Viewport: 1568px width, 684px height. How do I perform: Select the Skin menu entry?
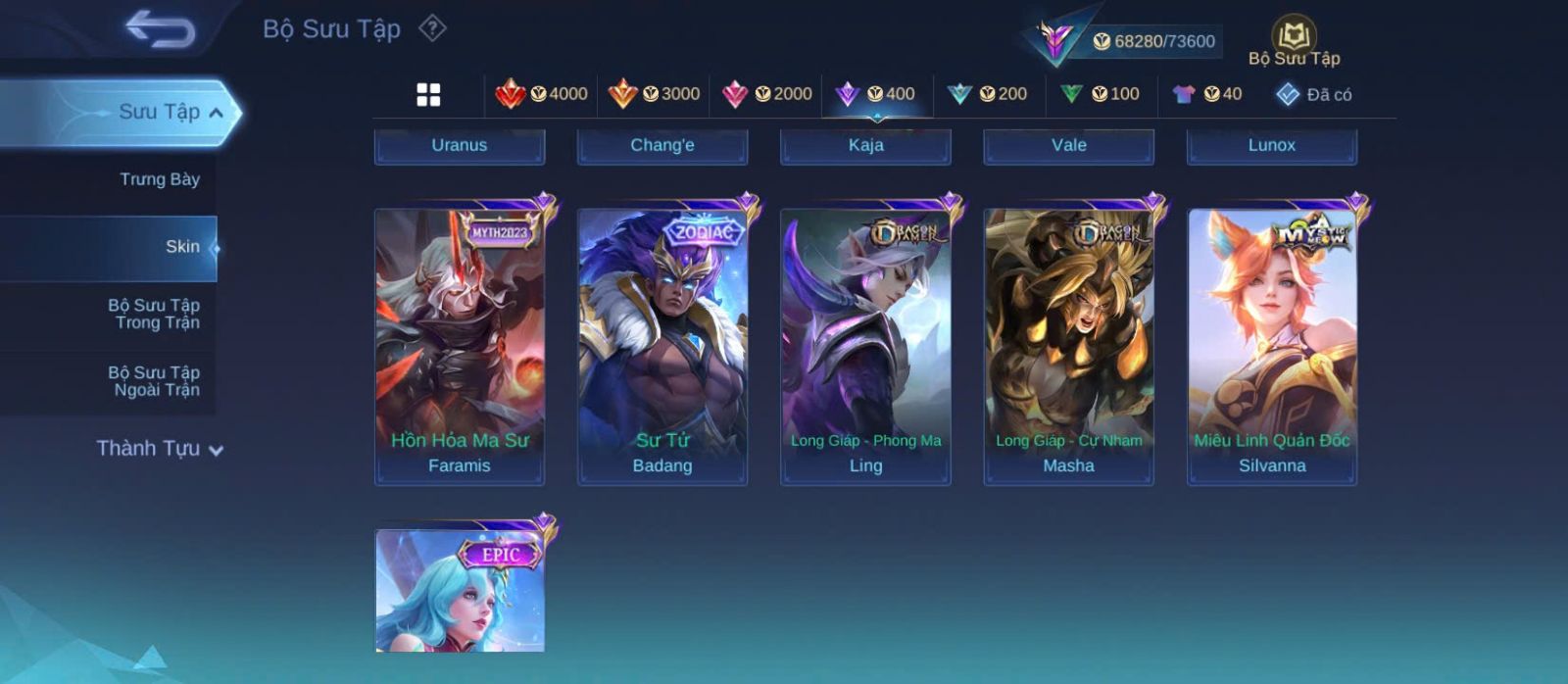[x=182, y=247]
